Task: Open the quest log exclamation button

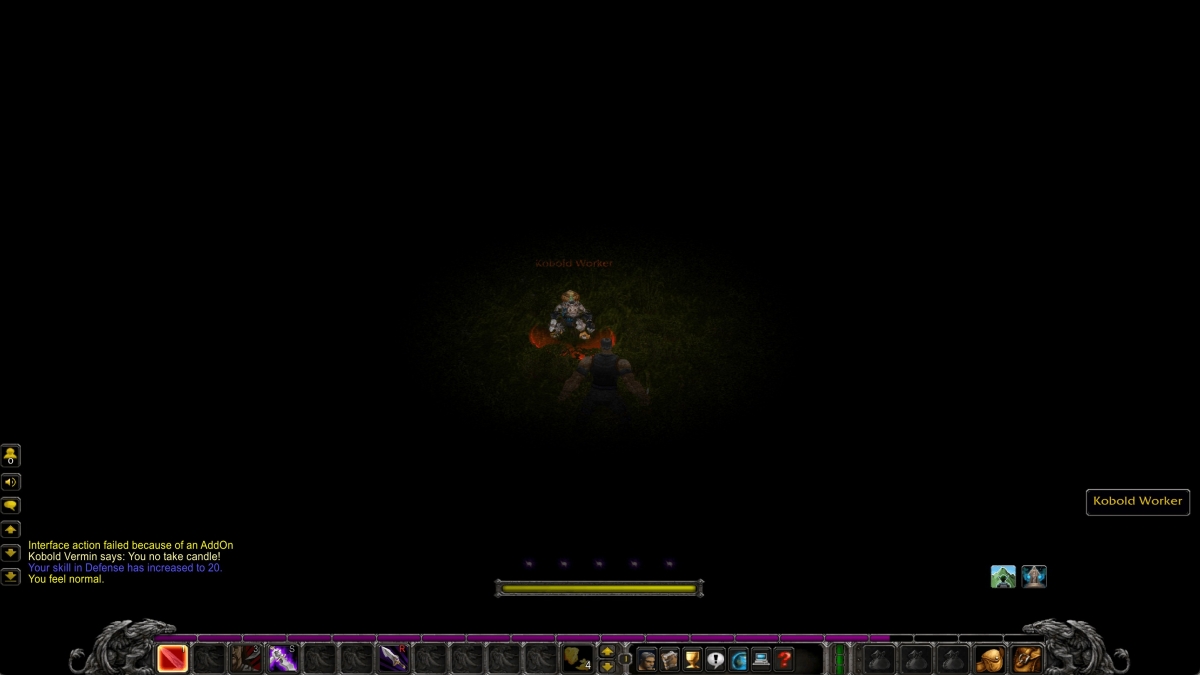Action: pyautogui.click(x=715, y=659)
